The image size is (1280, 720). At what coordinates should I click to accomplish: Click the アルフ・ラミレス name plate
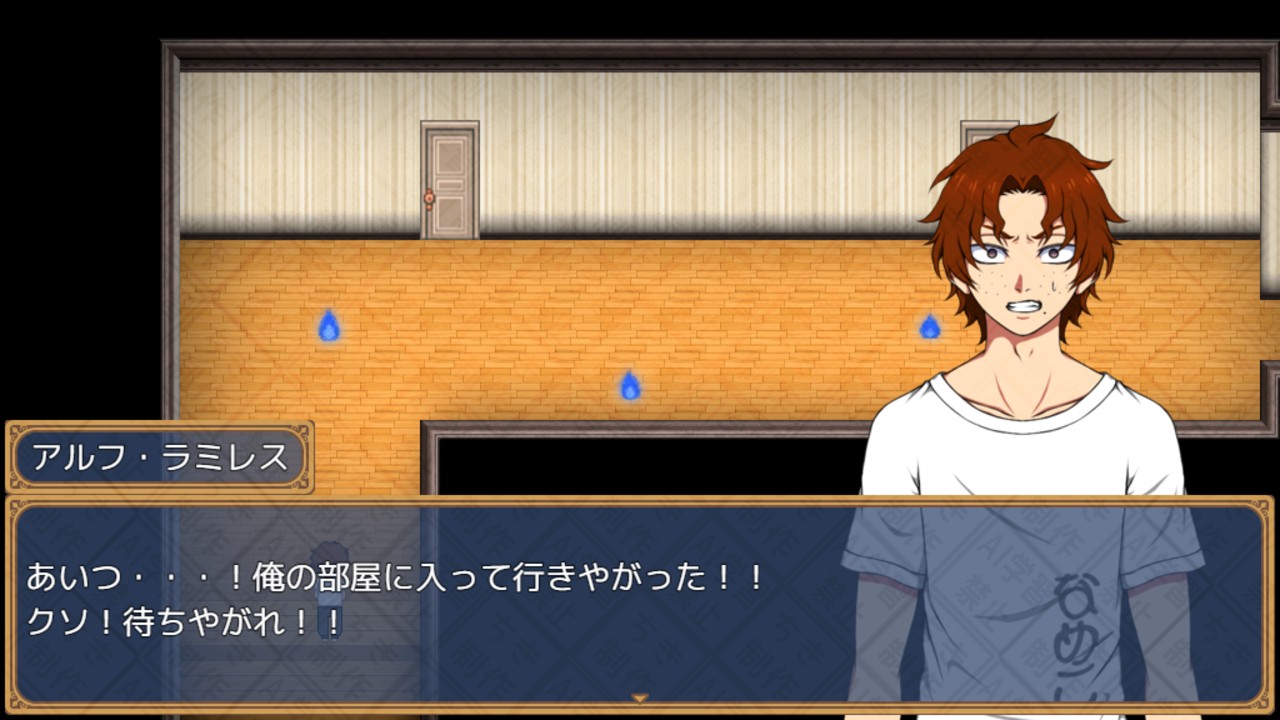pyautogui.click(x=158, y=456)
